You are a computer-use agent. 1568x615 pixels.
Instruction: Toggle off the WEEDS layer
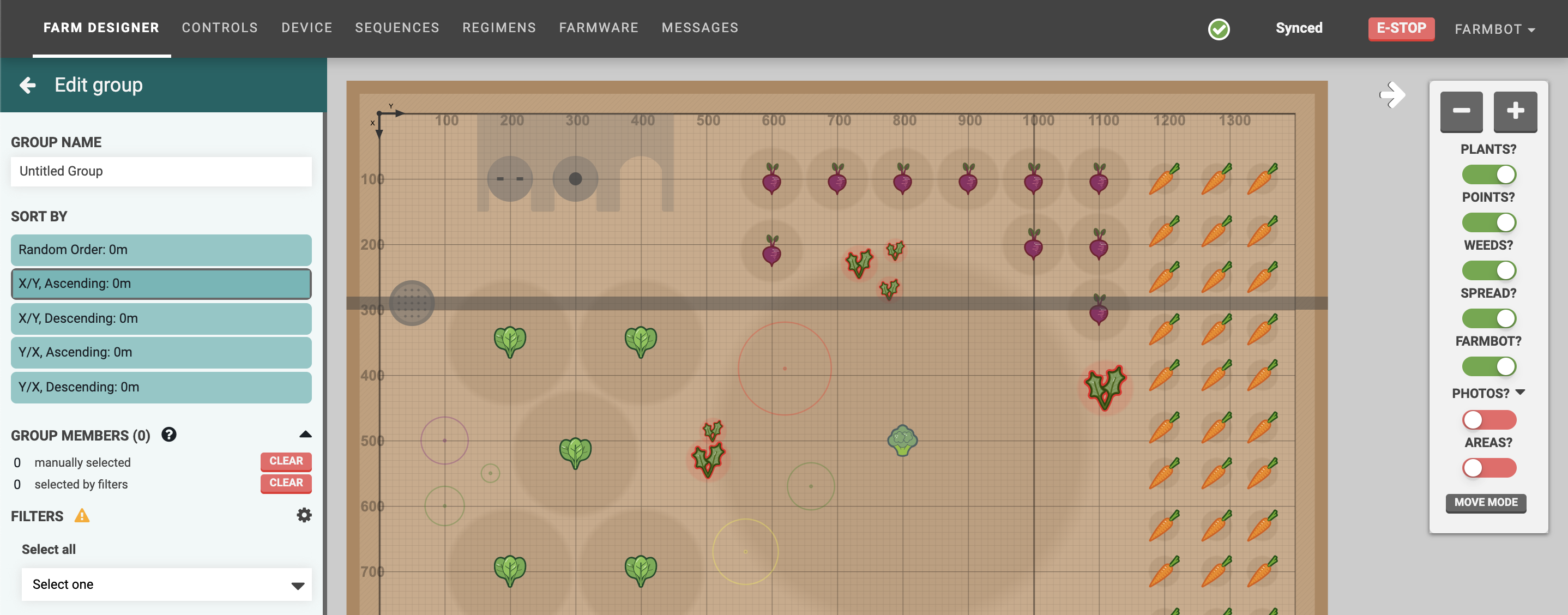(1489, 270)
